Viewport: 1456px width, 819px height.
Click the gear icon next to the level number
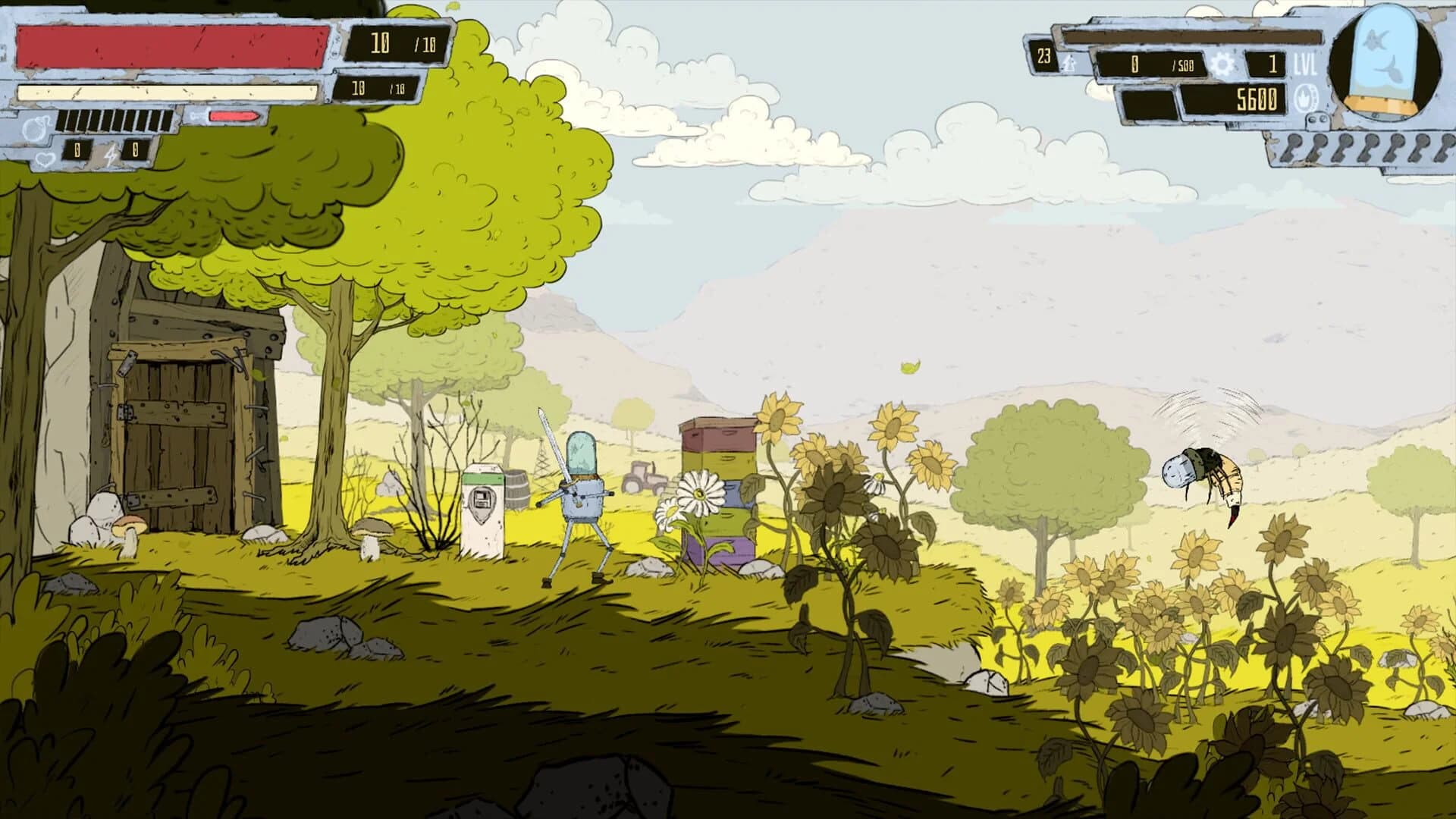click(1223, 64)
